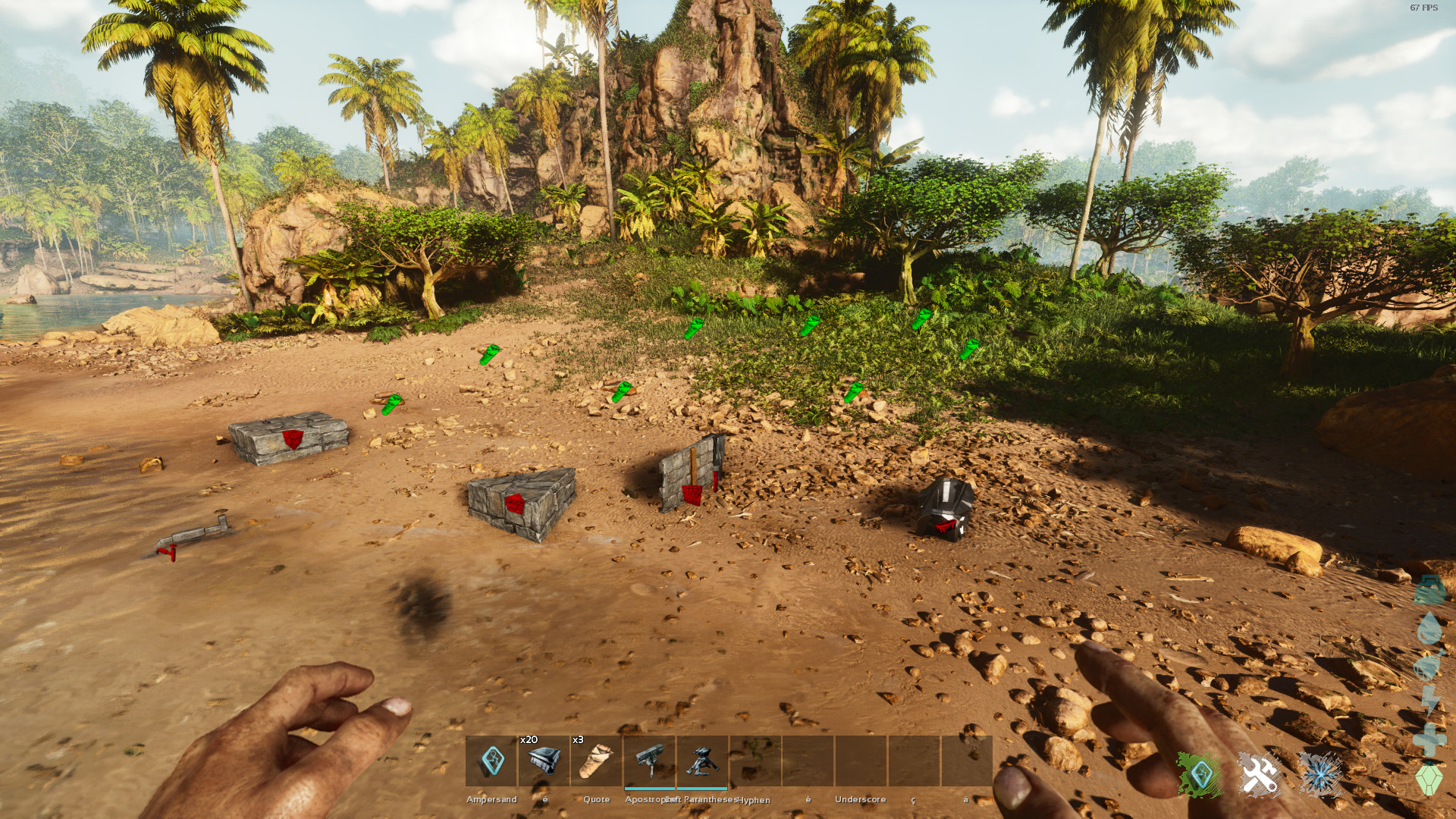Select the tripod heavy turret hotbar slot
Image resolution: width=1456 pixels, height=819 pixels.
click(x=702, y=761)
